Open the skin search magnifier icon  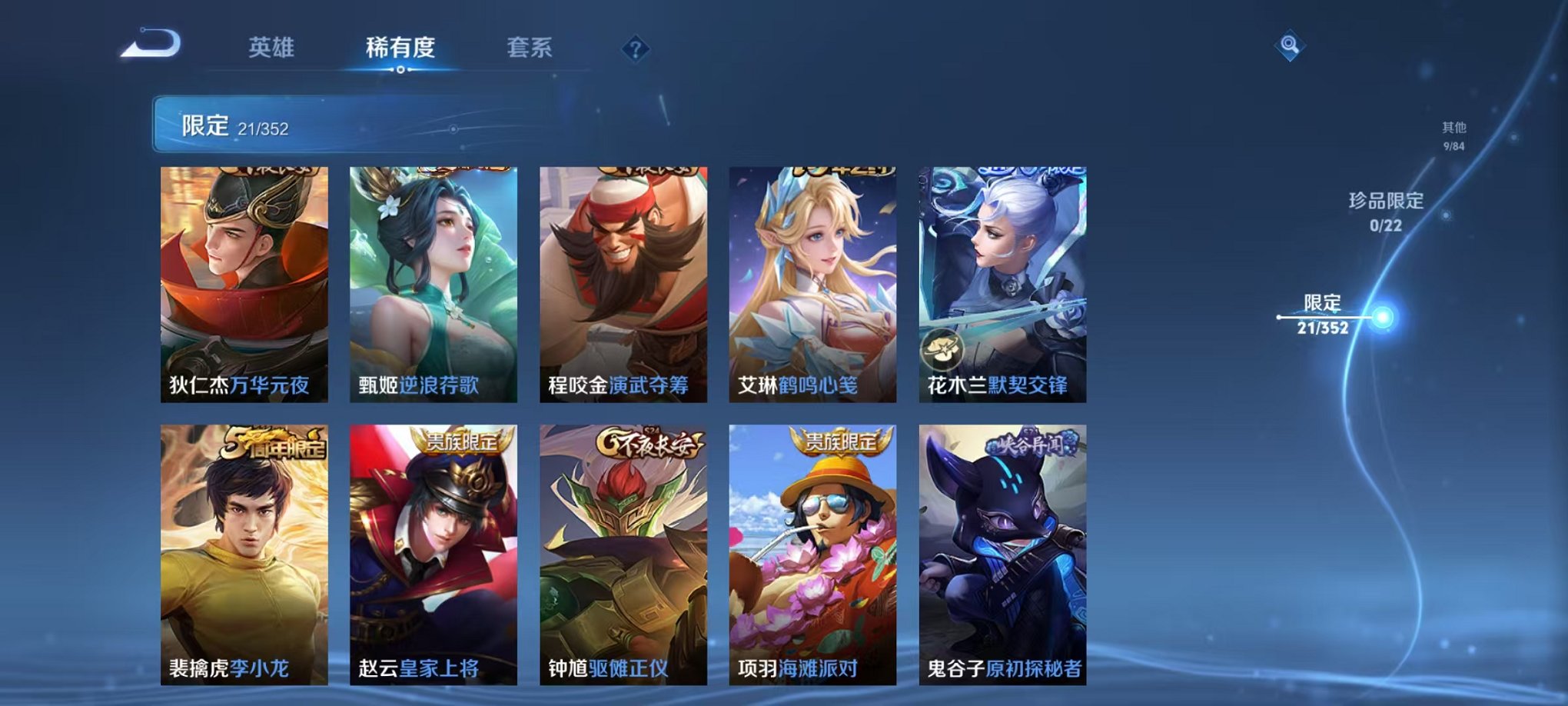click(1291, 45)
